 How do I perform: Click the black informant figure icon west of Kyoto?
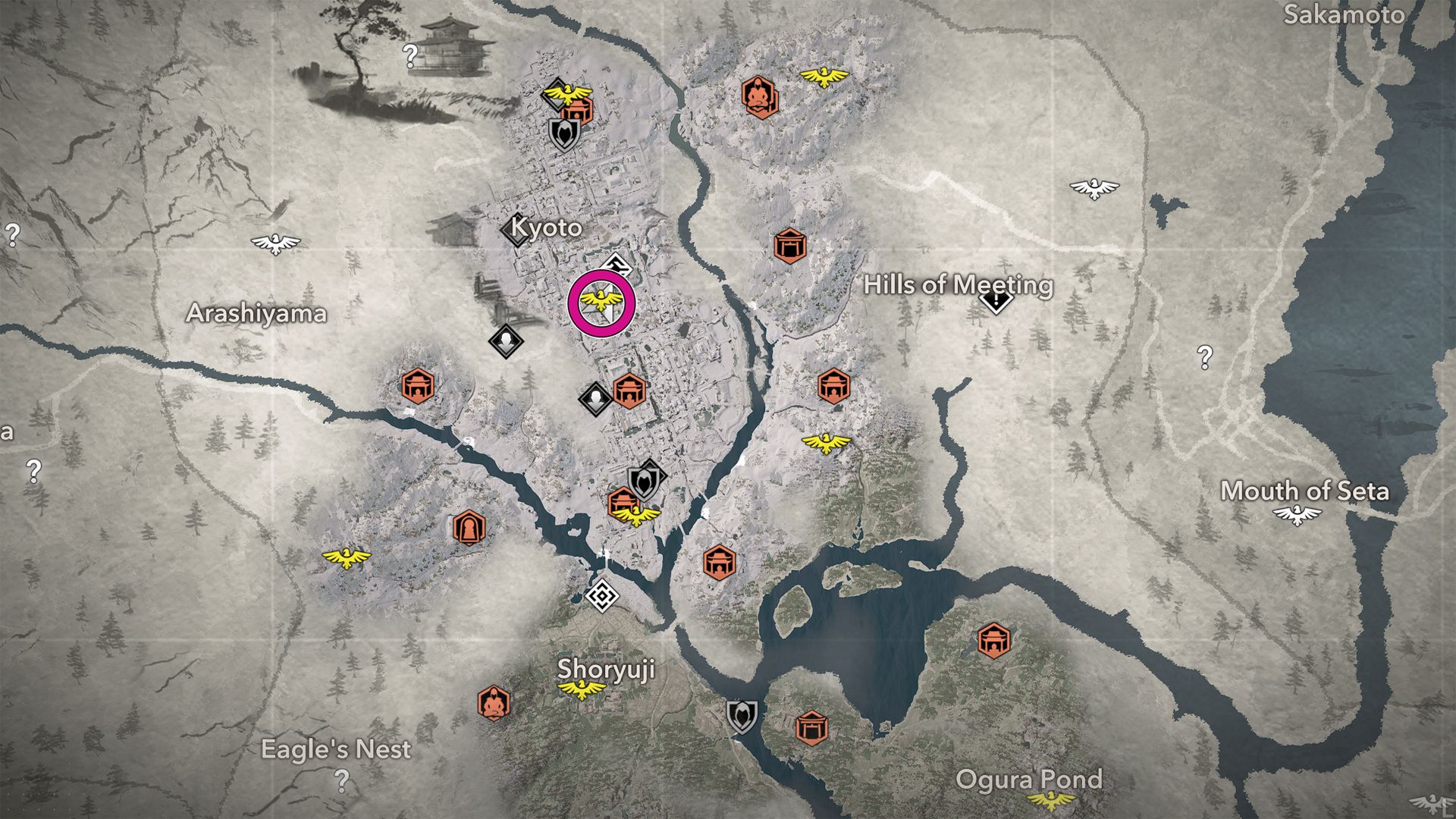504,343
